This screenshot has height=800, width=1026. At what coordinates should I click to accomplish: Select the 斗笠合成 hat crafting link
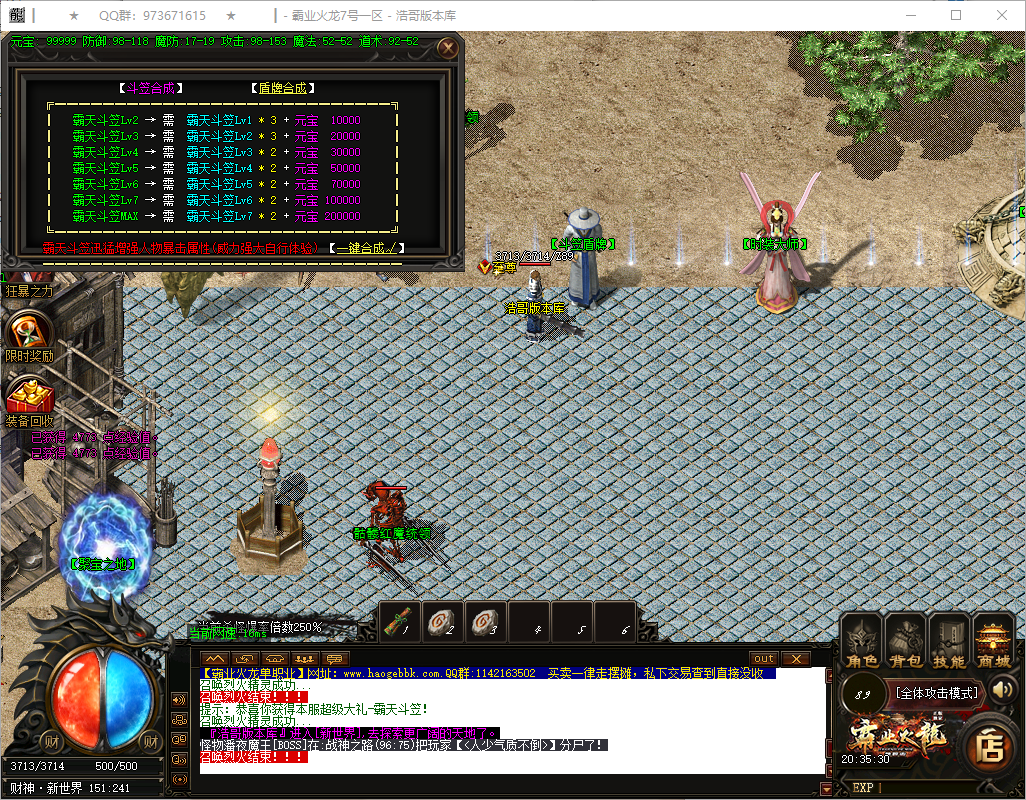tap(150, 88)
